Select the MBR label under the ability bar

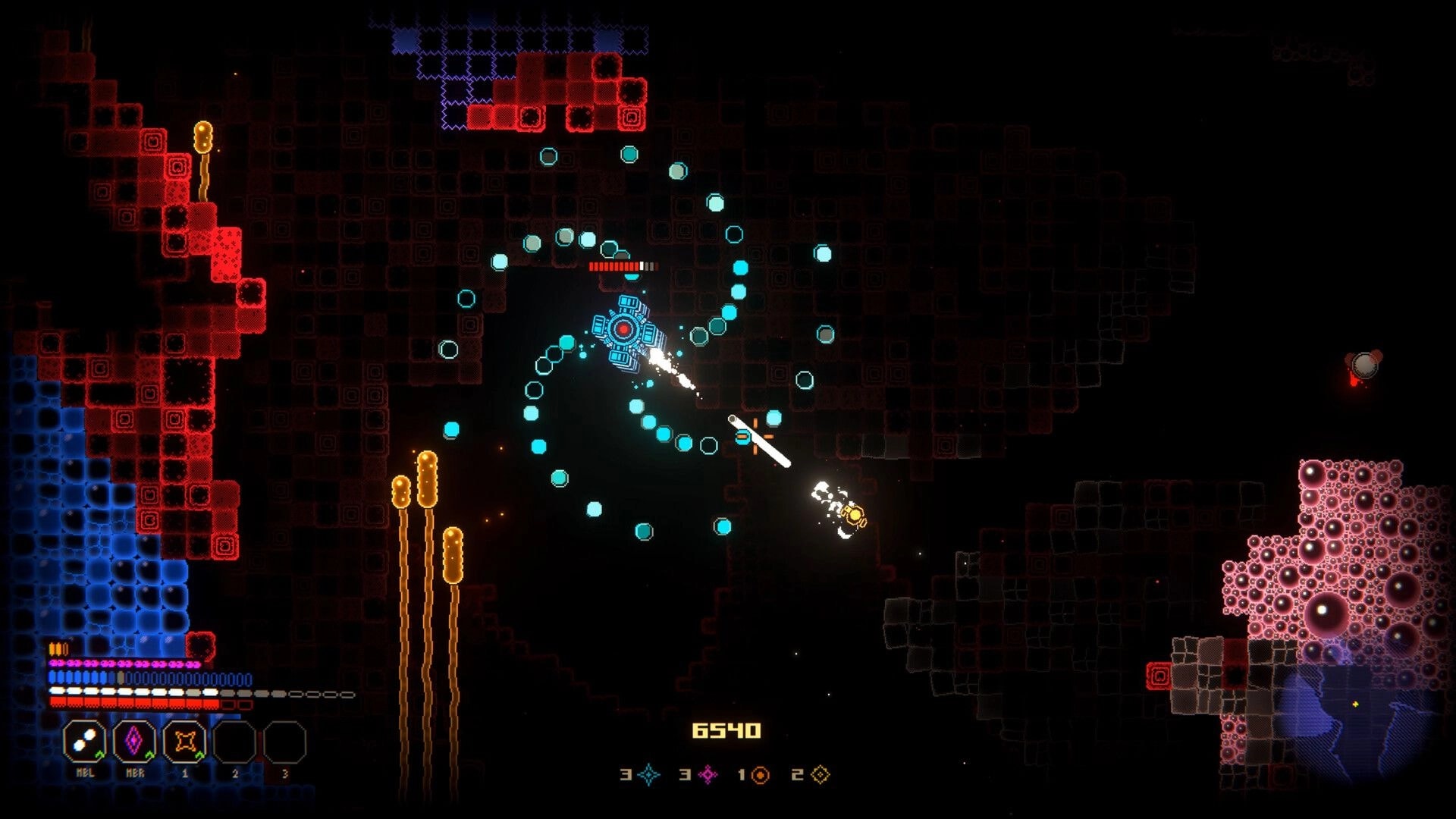[135, 773]
